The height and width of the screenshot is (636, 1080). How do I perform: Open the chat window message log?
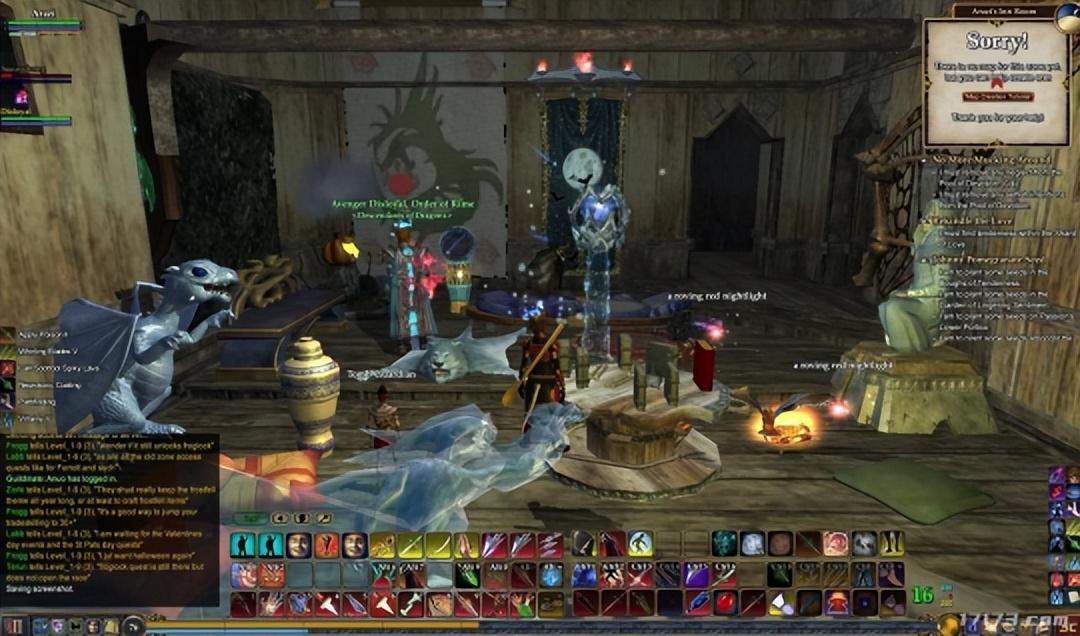point(110,520)
